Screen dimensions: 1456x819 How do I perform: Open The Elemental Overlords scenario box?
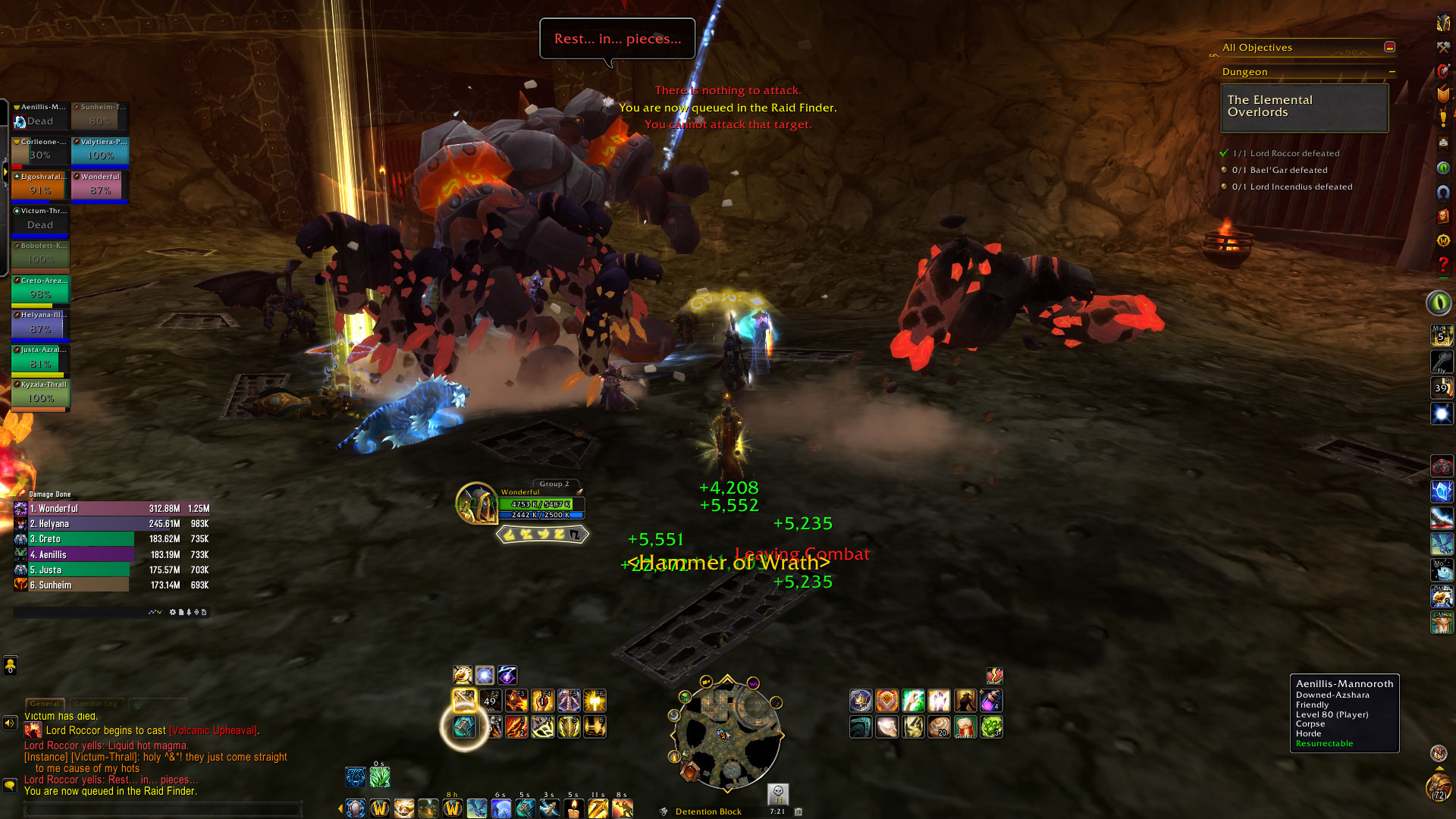(1304, 107)
